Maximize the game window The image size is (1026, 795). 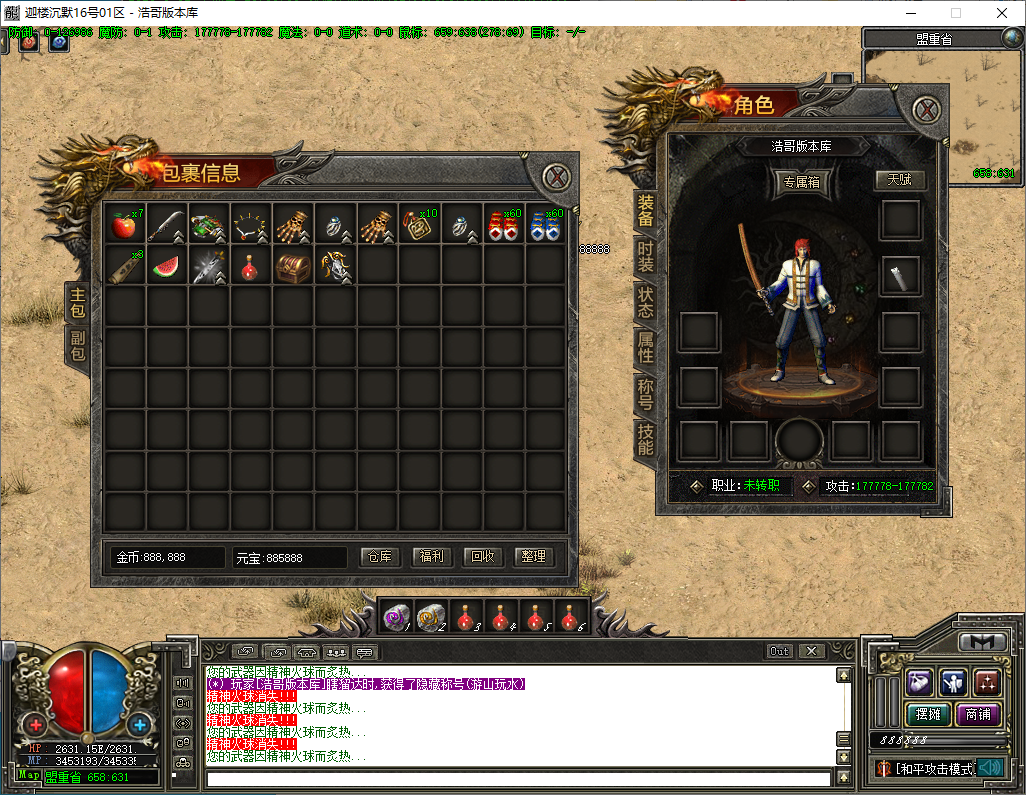[x=955, y=13]
